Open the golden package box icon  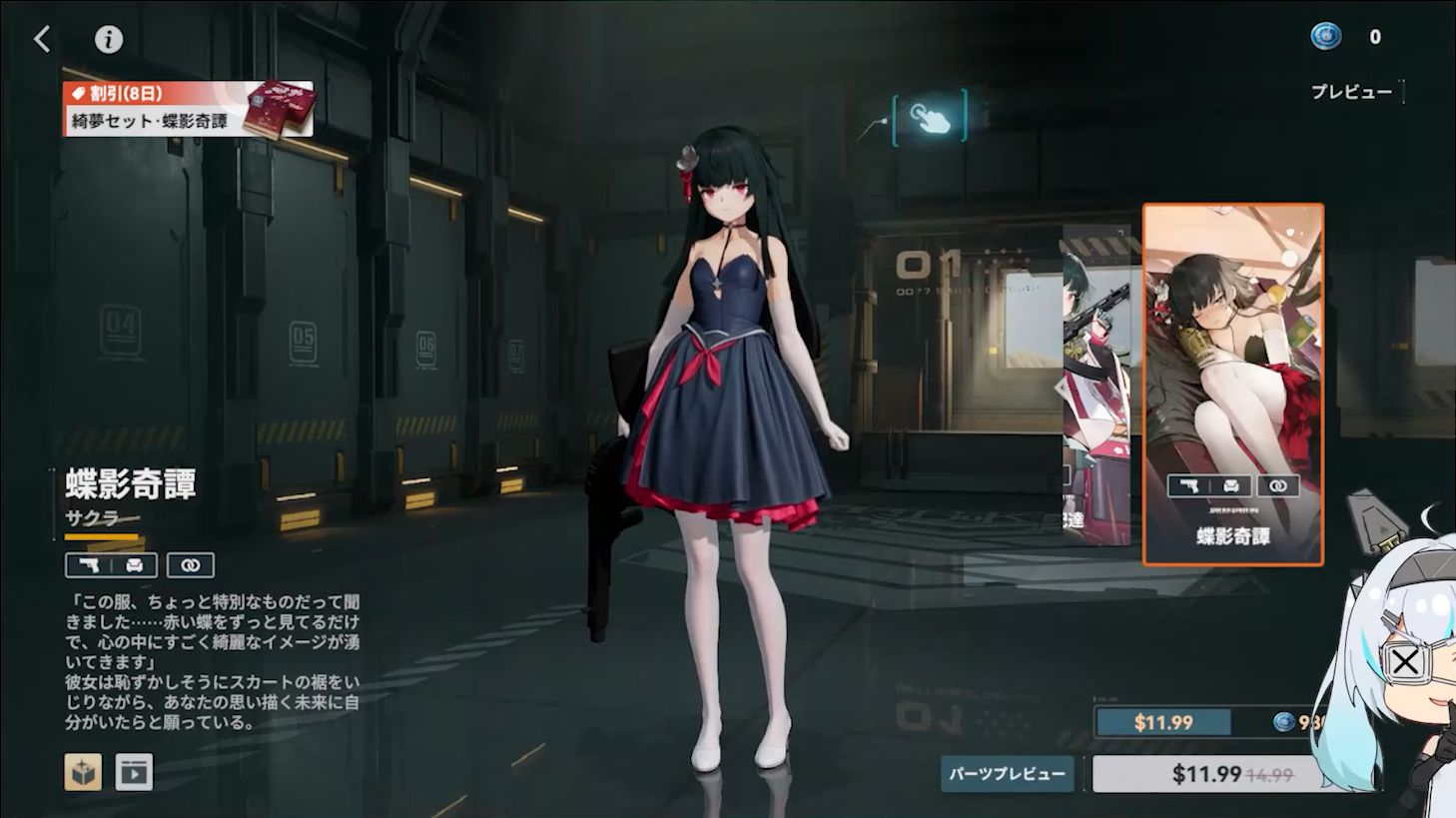tap(83, 772)
